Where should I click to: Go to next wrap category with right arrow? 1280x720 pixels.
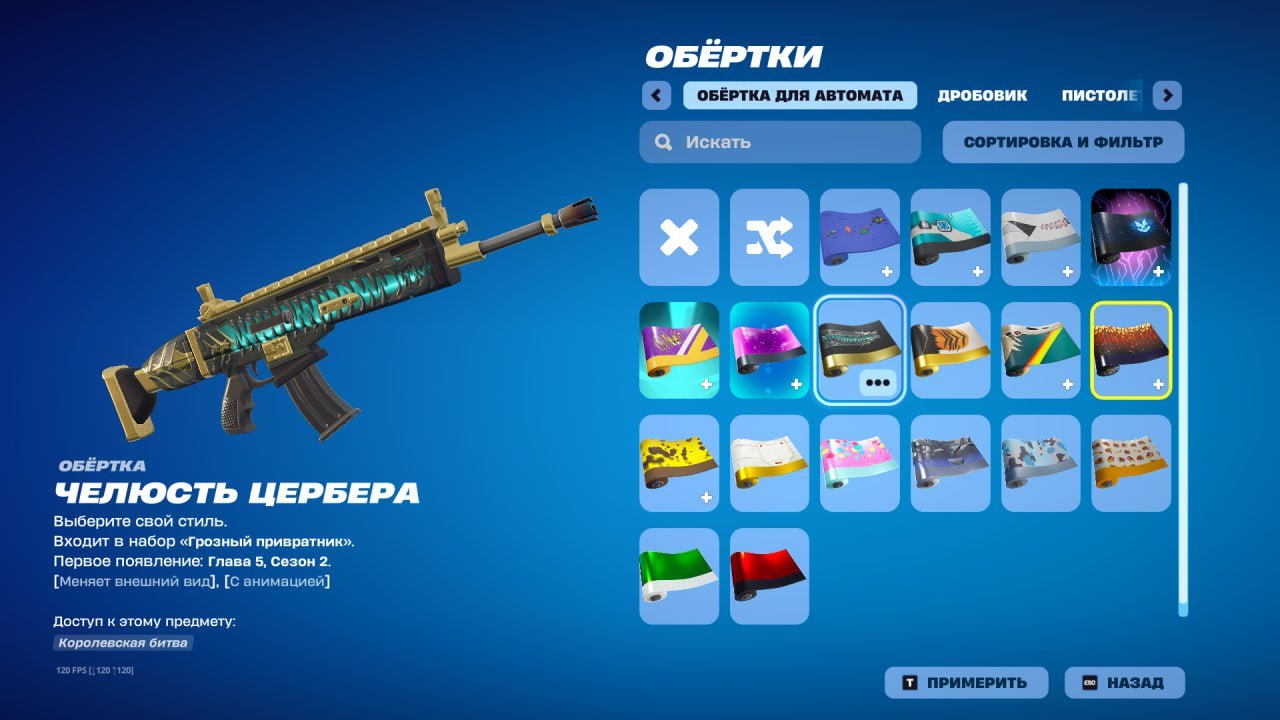(x=1166, y=95)
